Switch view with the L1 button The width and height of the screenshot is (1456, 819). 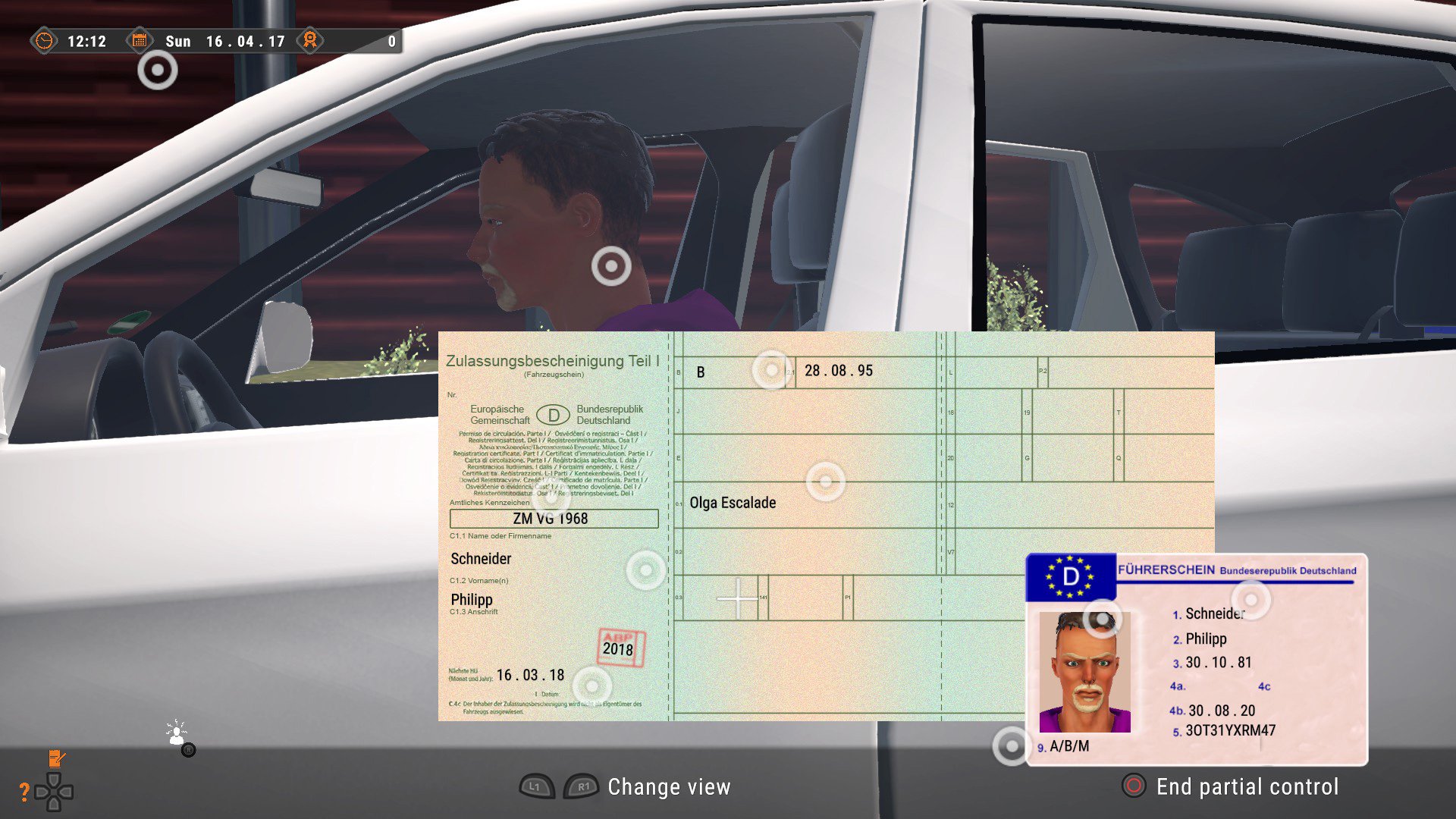[x=538, y=787]
